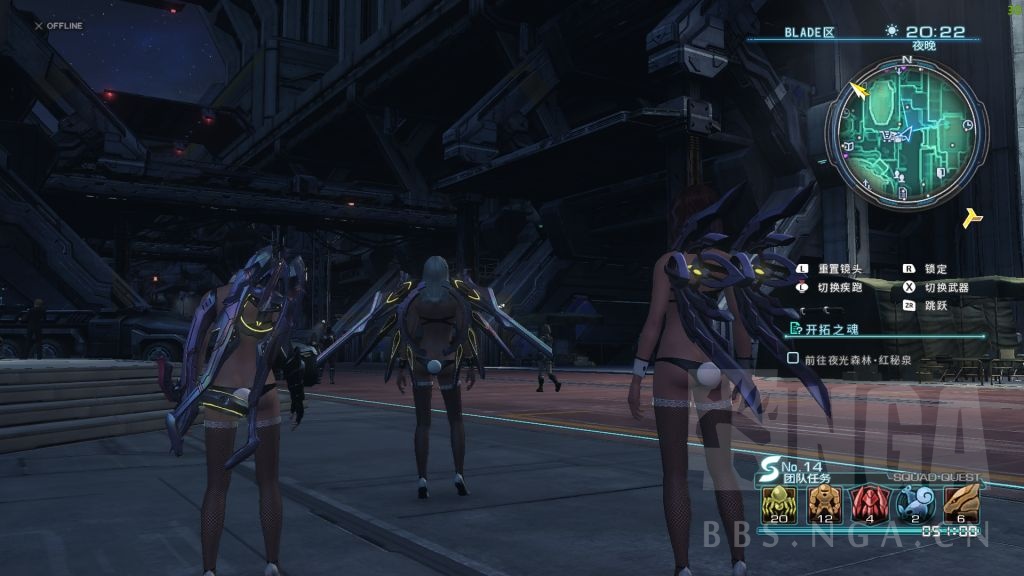Check the 前往夜光森林·红秘泉 objective box

793,357
